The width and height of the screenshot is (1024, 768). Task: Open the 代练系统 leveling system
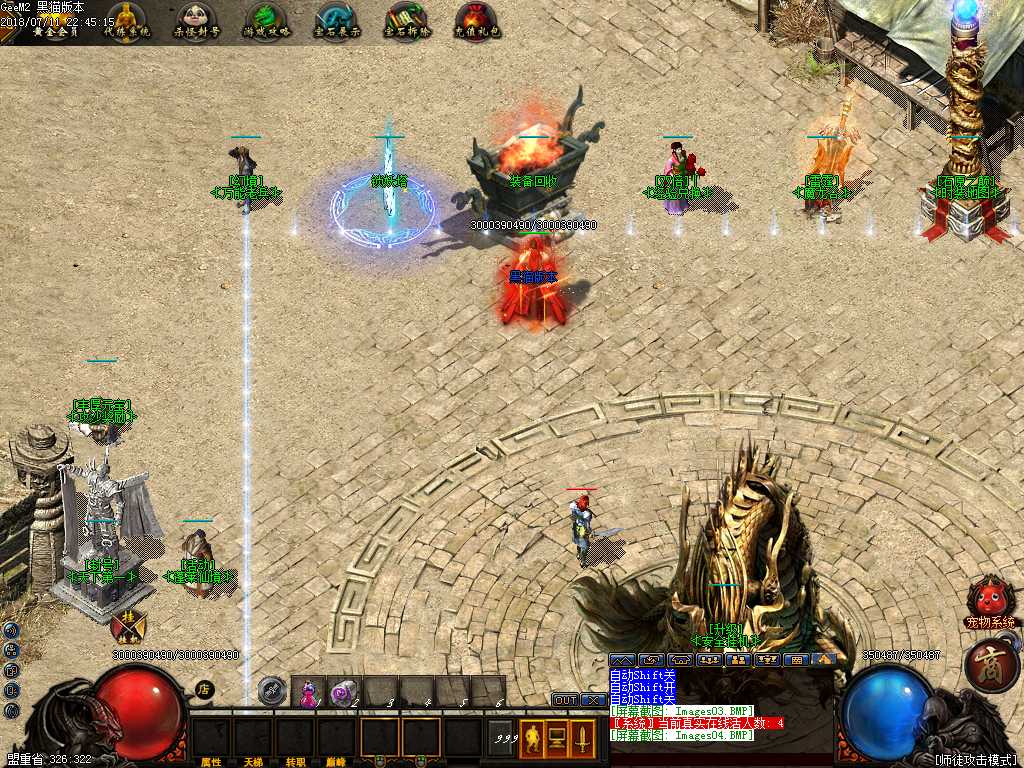(125, 19)
